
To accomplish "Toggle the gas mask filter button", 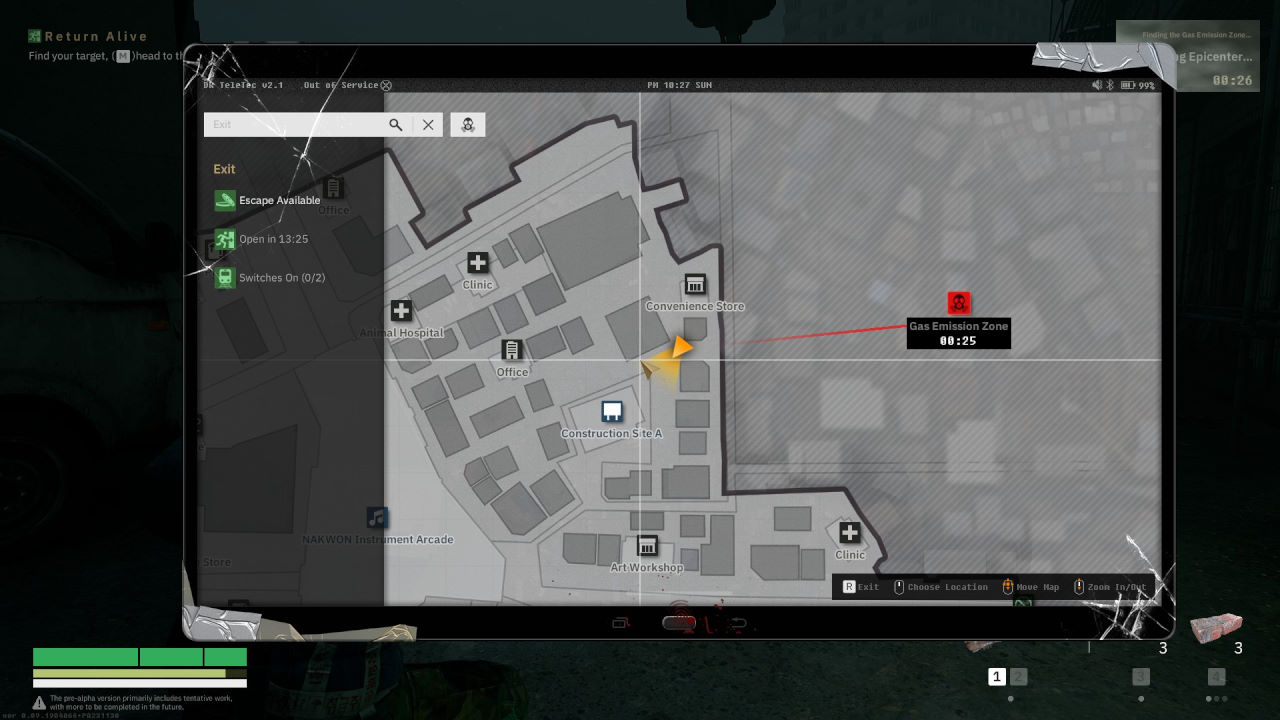I will 467,124.
